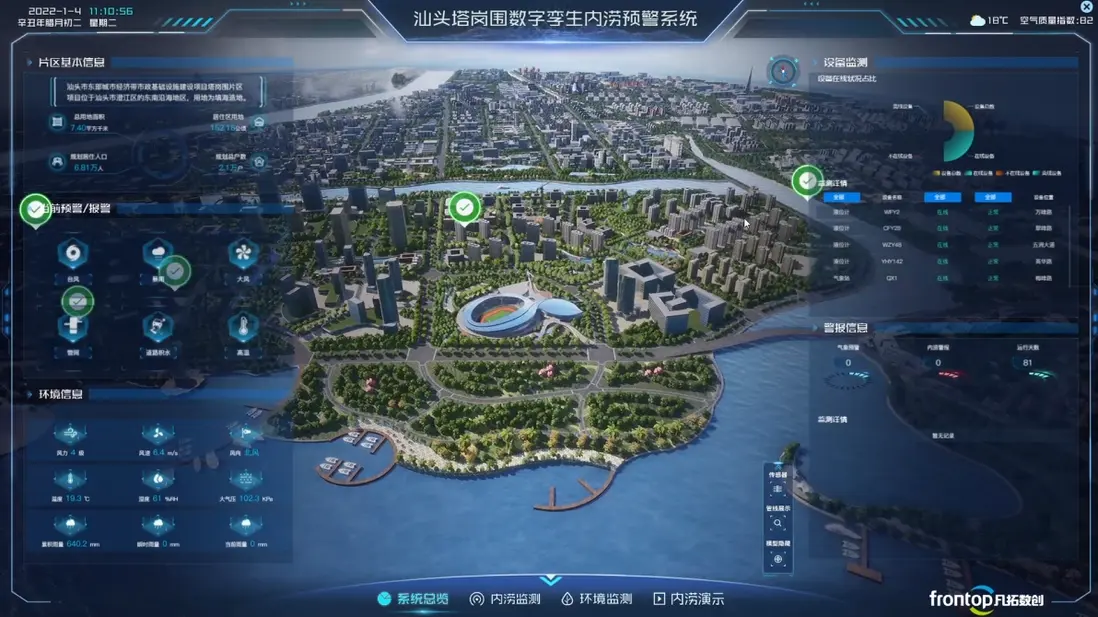Switch to the 系统总览 tab
Viewport: 1098px width, 617px height.
412,599
